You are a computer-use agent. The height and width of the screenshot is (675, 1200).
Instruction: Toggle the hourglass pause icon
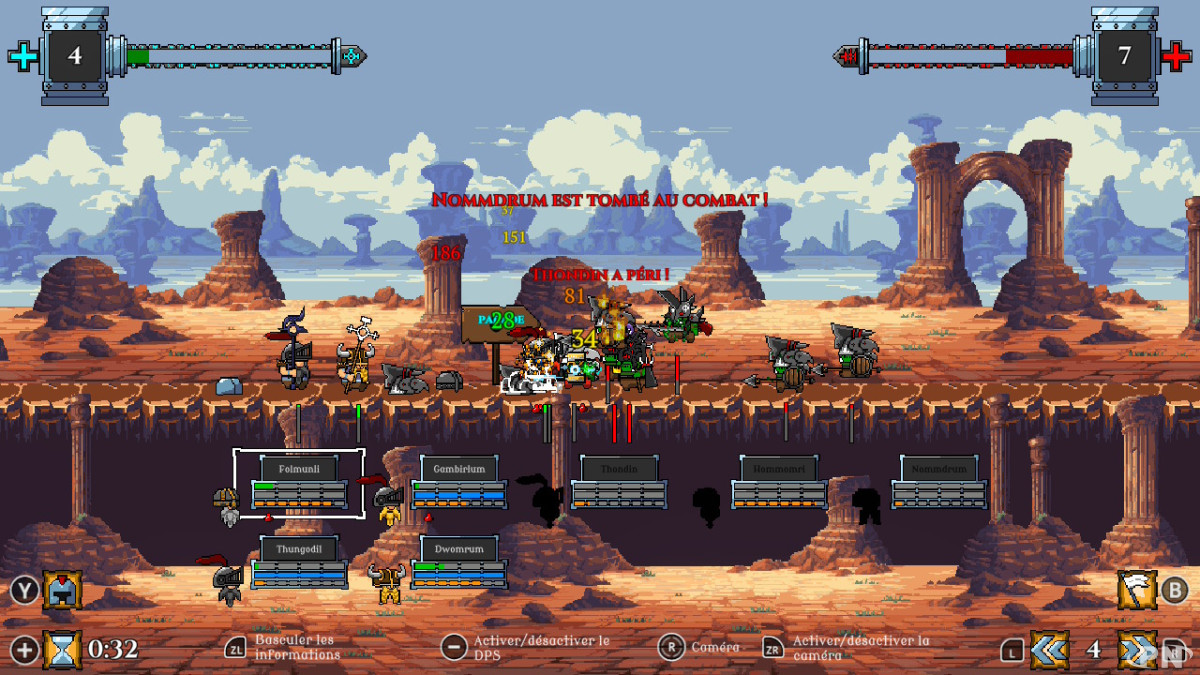[62, 650]
